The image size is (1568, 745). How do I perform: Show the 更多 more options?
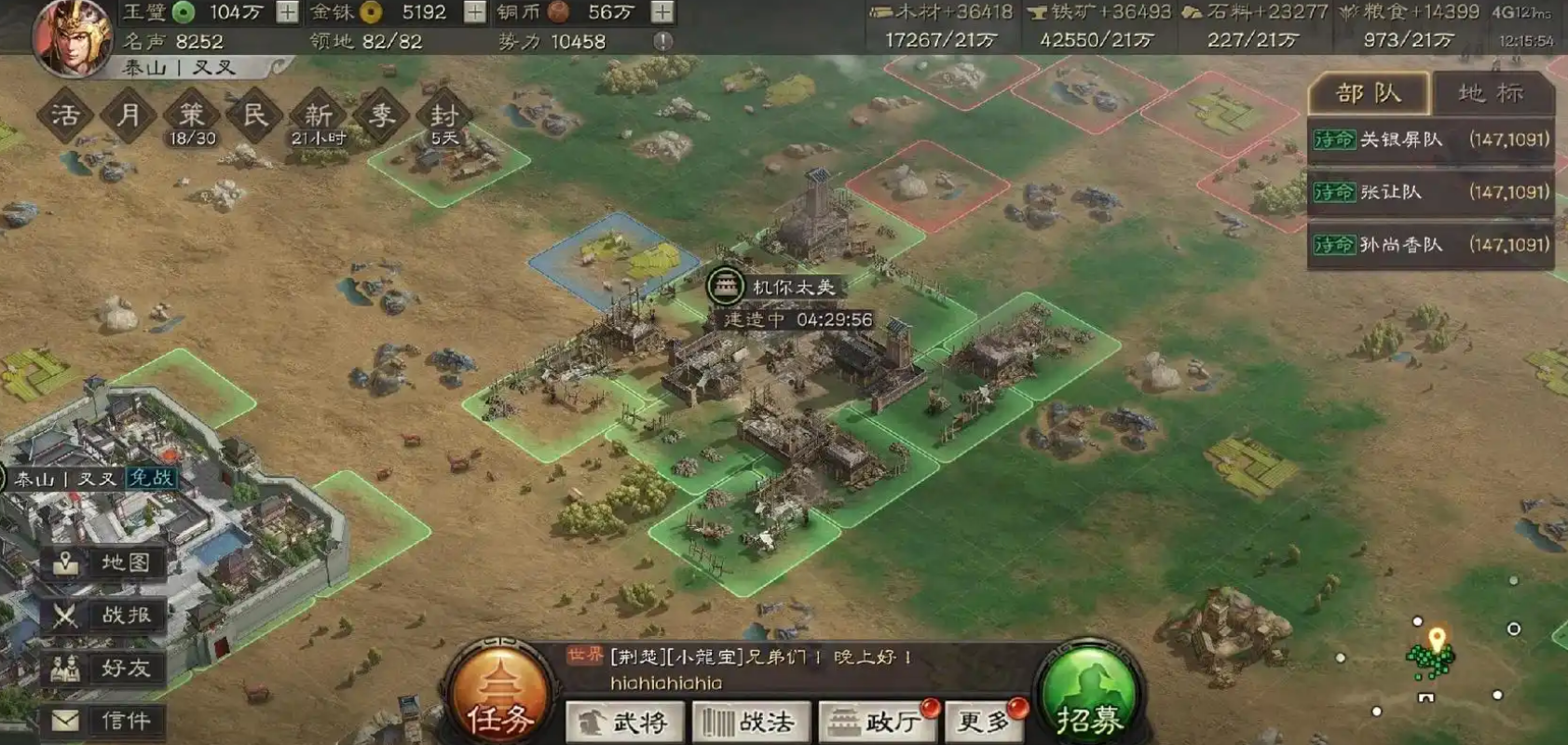pyautogui.click(x=985, y=722)
